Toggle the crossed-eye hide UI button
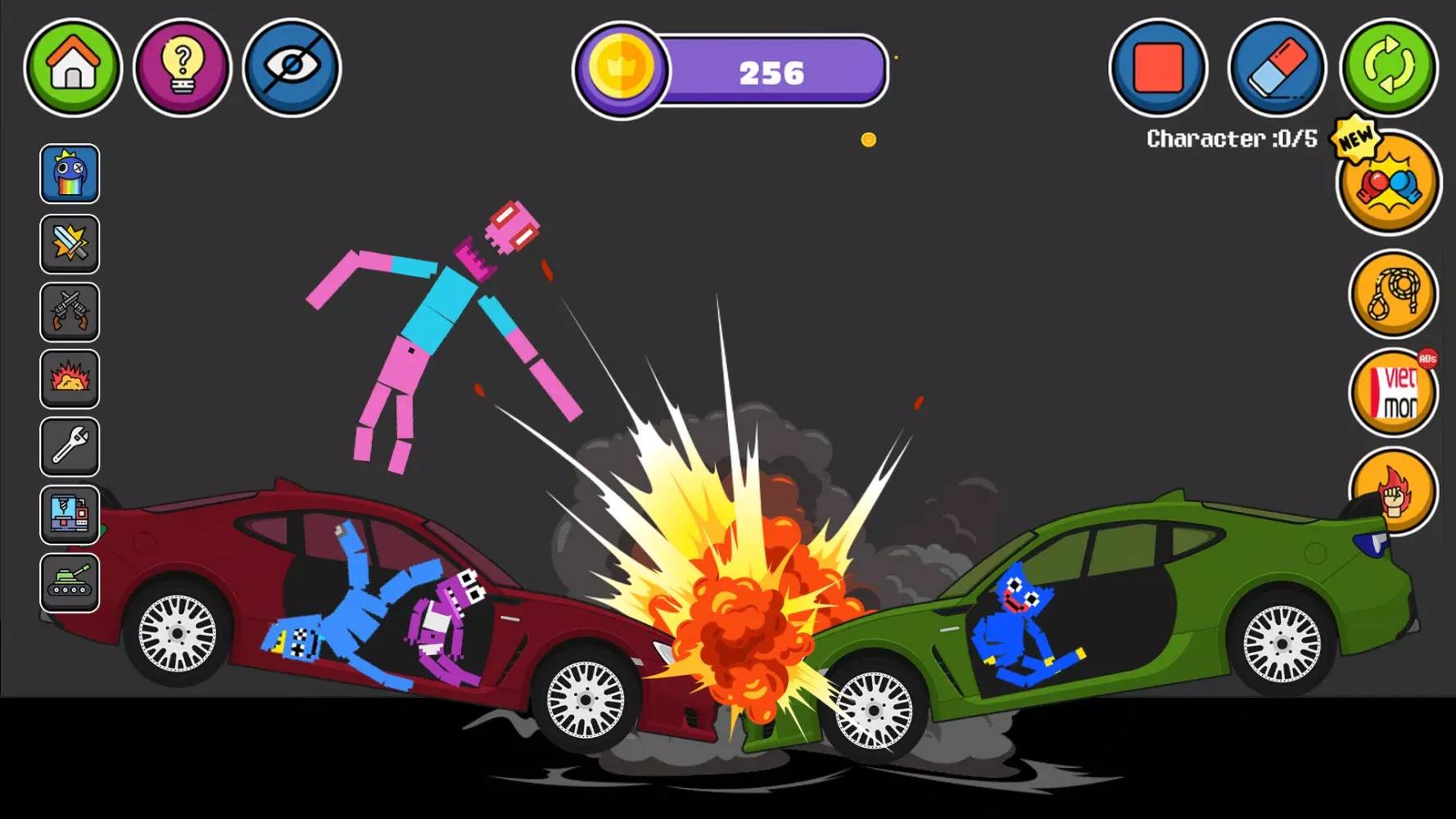Screen dimensions: 1456x819 coord(292,67)
